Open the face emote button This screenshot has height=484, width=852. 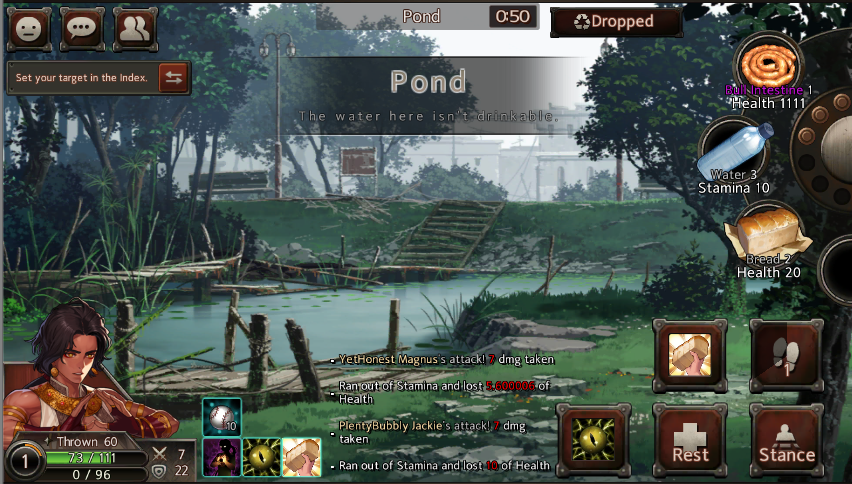(x=30, y=29)
